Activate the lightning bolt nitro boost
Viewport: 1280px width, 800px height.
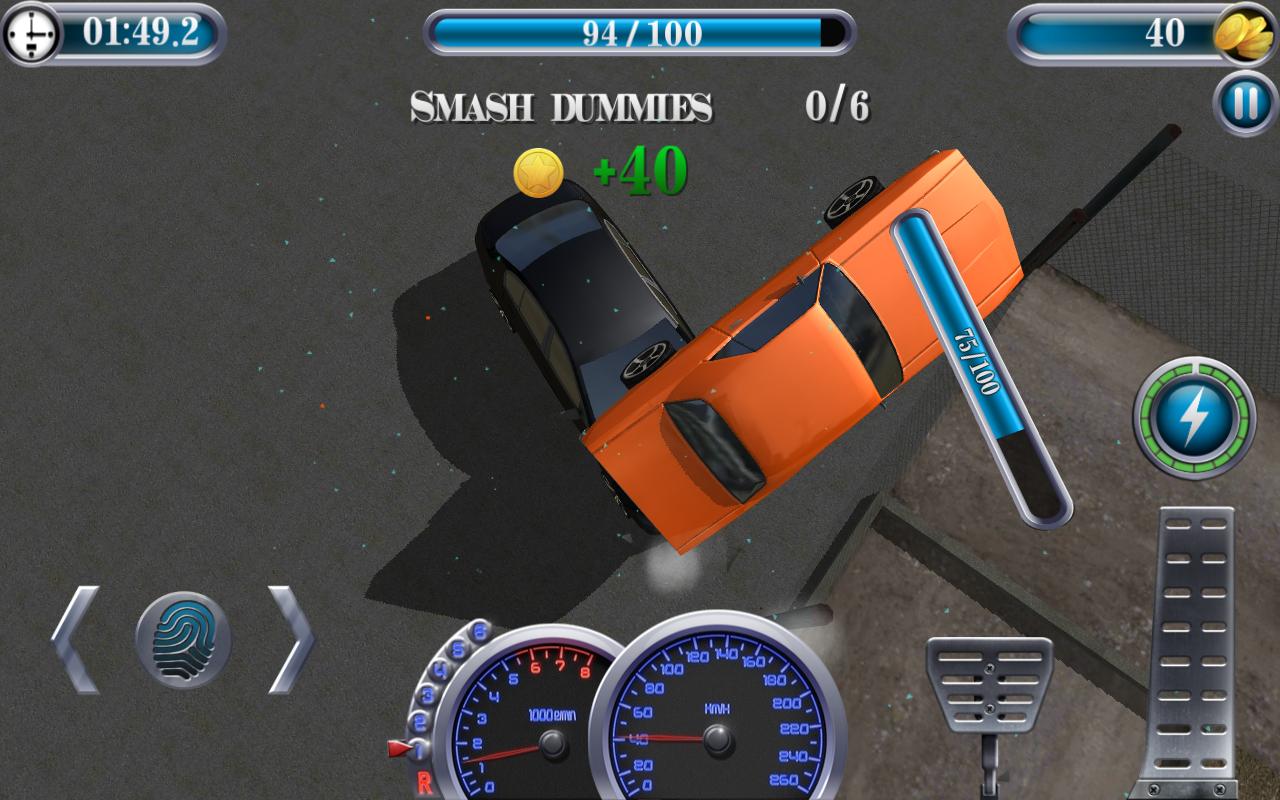coord(1194,418)
